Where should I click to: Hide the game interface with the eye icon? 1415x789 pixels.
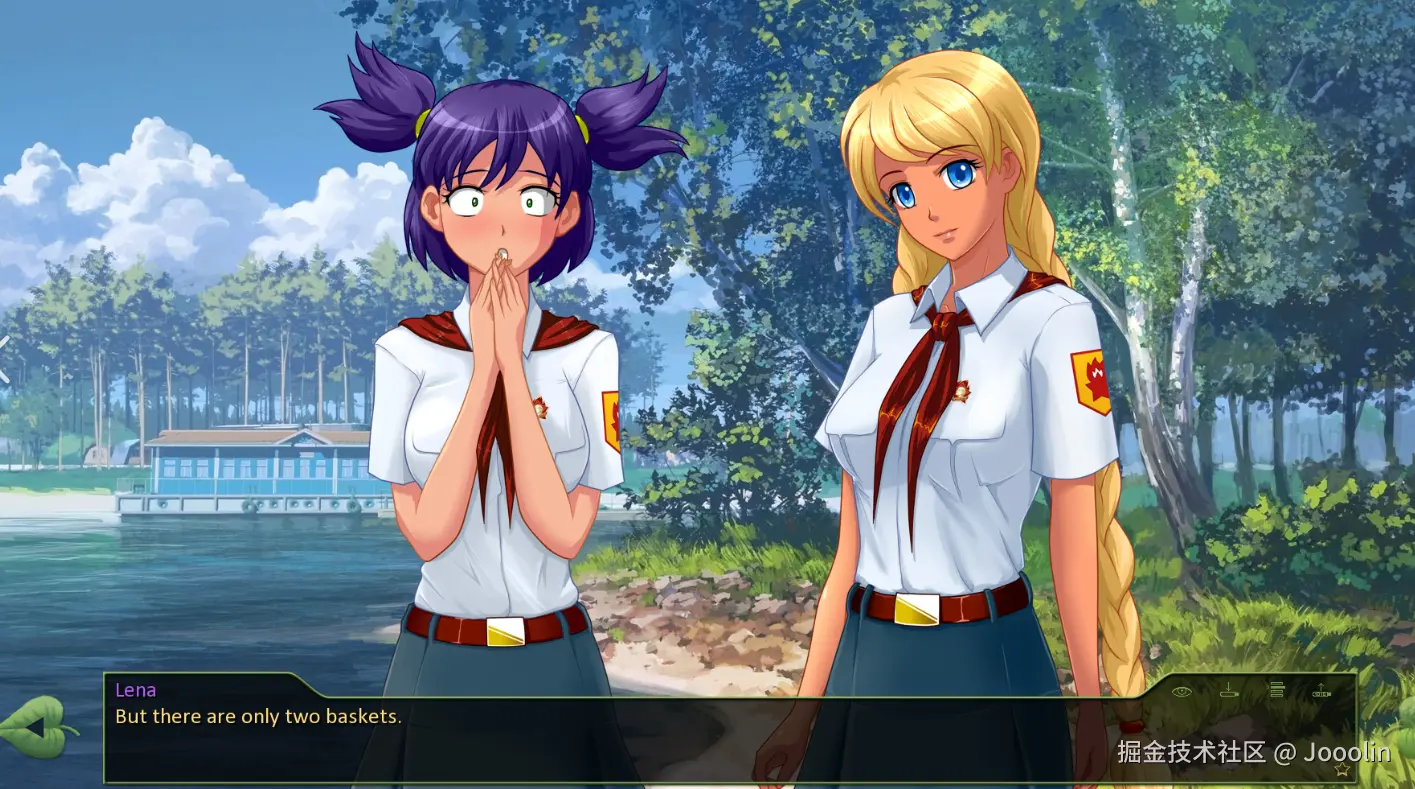pyautogui.click(x=1181, y=690)
